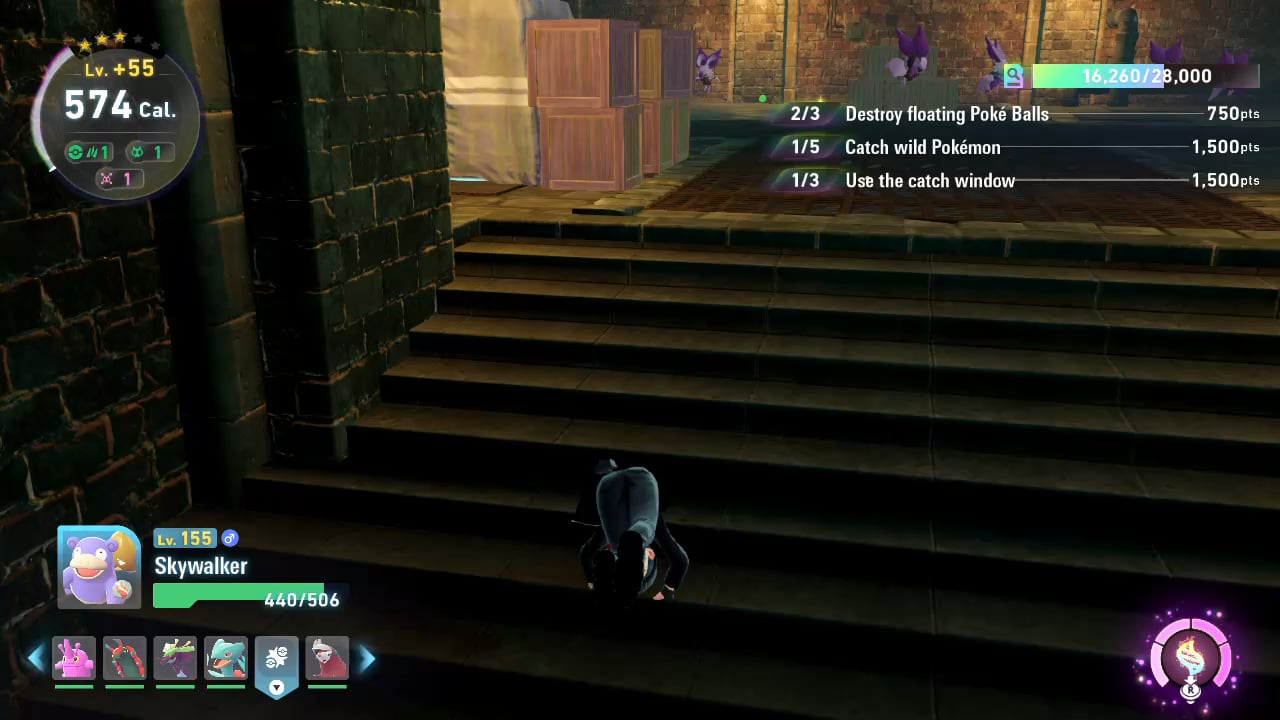Choose the pink Pokémon party slot
Image resolution: width=1280 pixels, height=720 pixels.
click(x=74, y=659)
